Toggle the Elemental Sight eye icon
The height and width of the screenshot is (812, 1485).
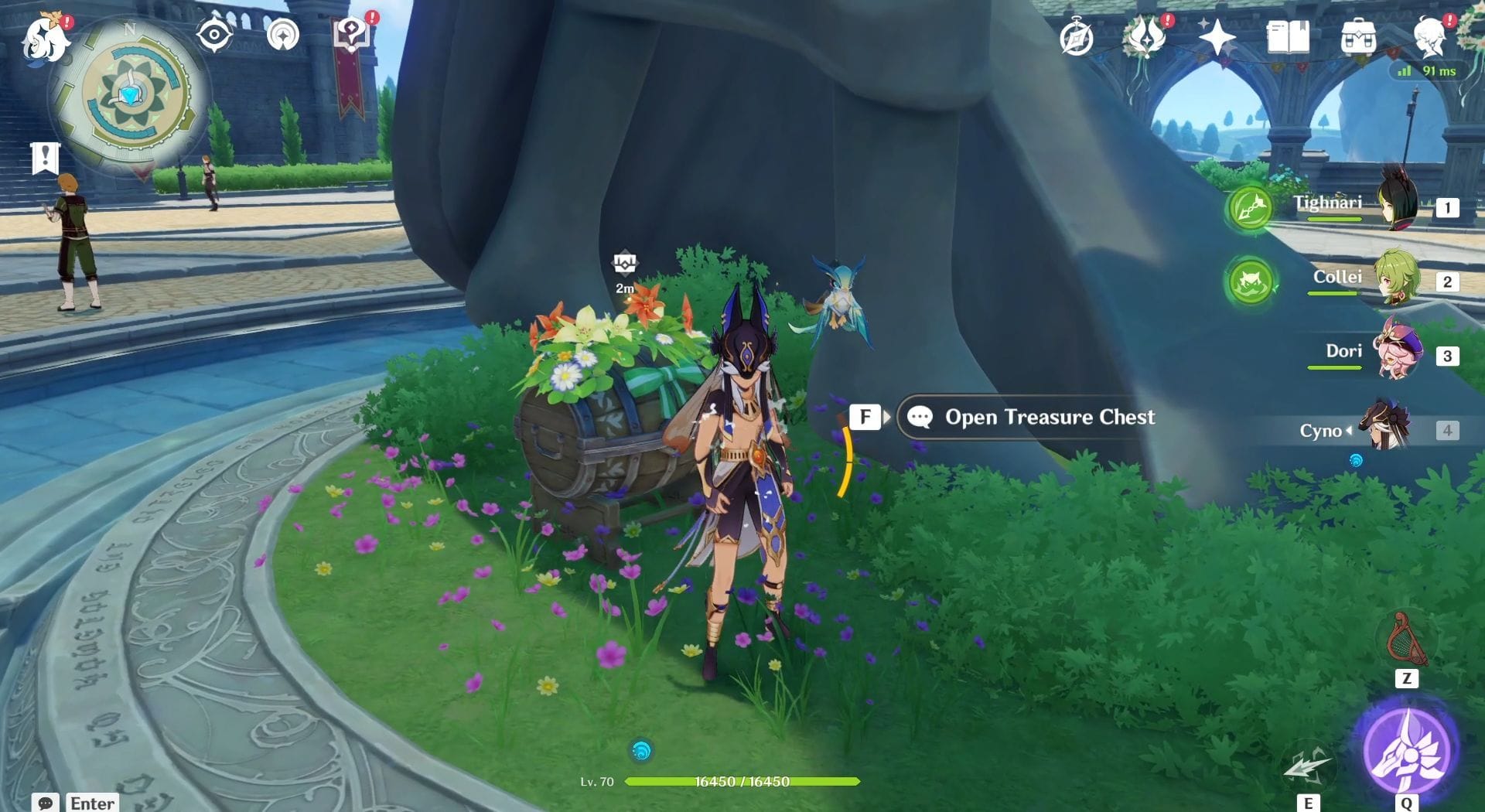point(214,35)
